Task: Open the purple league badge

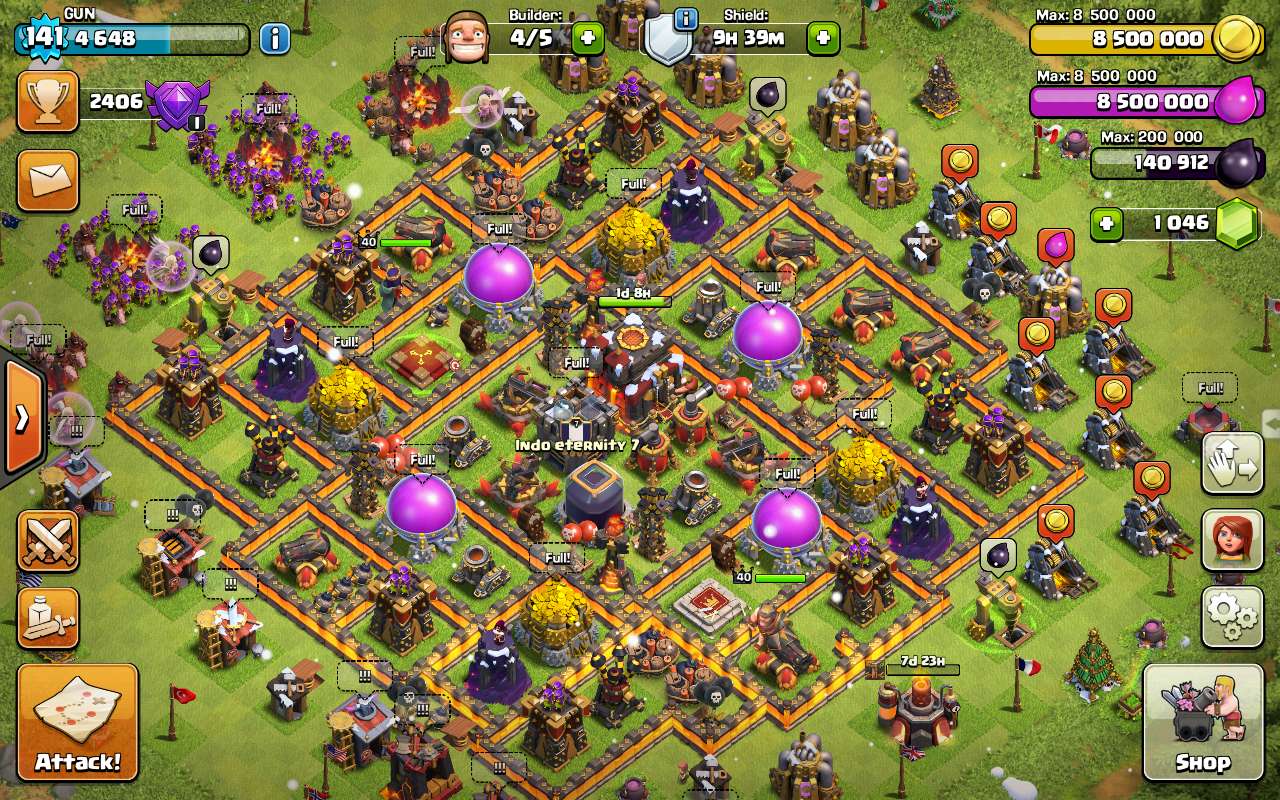Action: point(178,103)
